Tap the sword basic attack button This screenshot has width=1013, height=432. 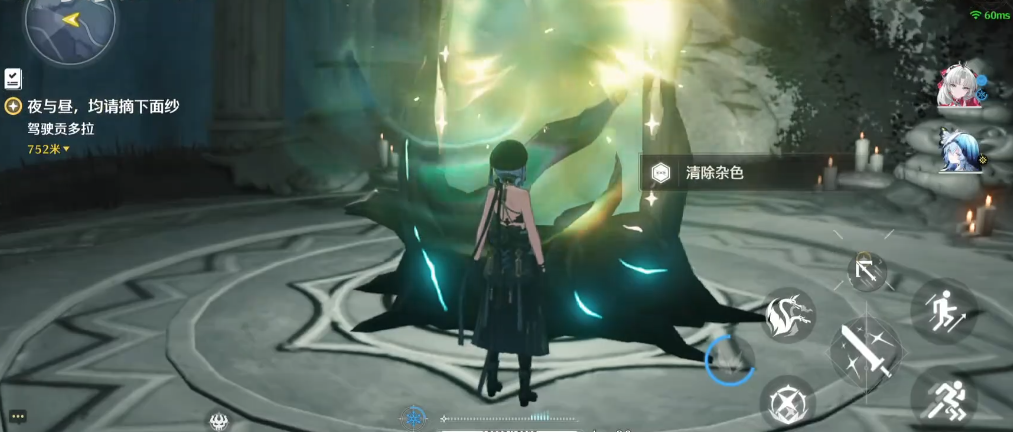[866, 348]
